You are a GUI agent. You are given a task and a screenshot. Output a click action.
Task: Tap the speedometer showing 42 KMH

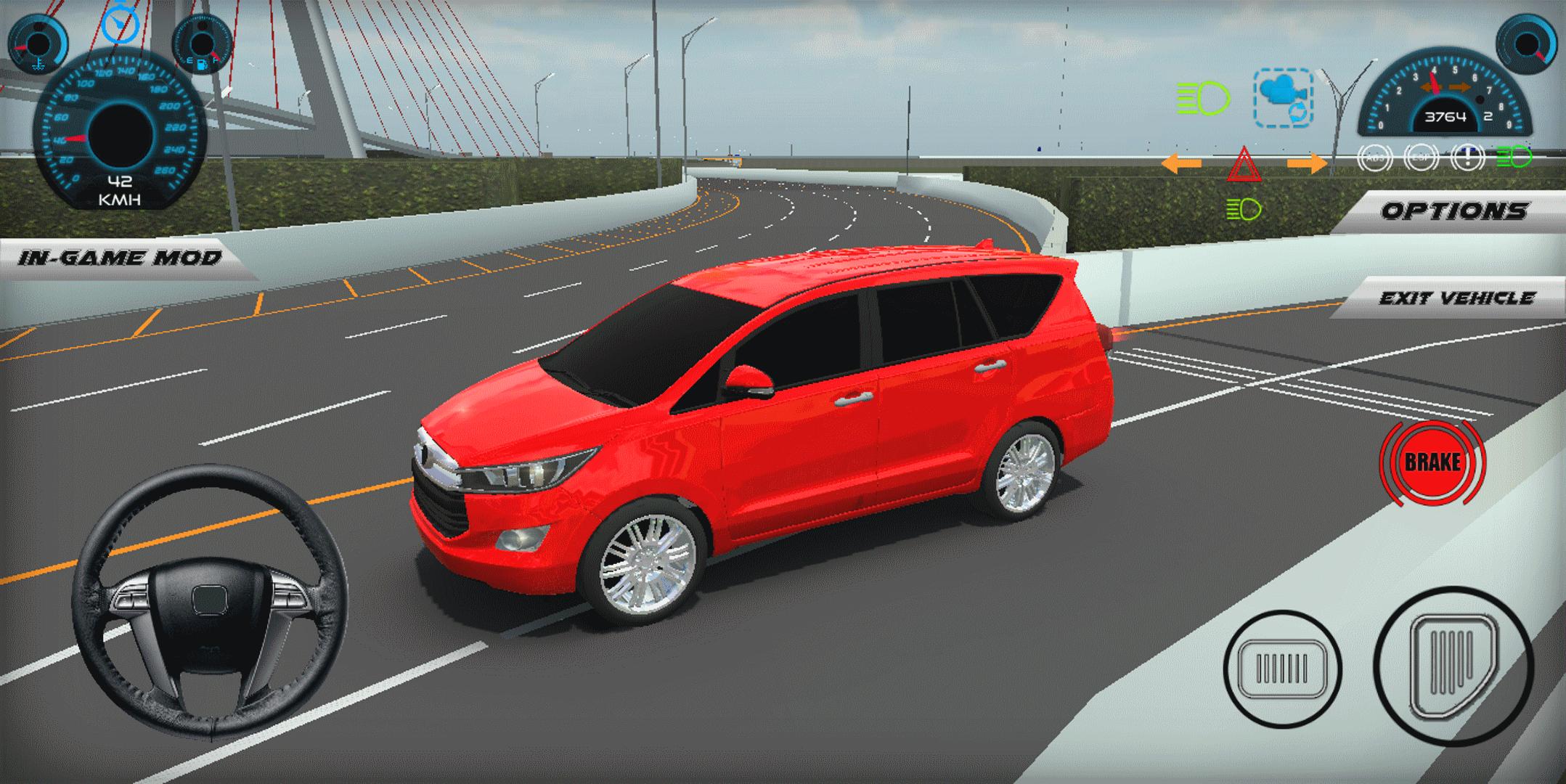(118, 134)
